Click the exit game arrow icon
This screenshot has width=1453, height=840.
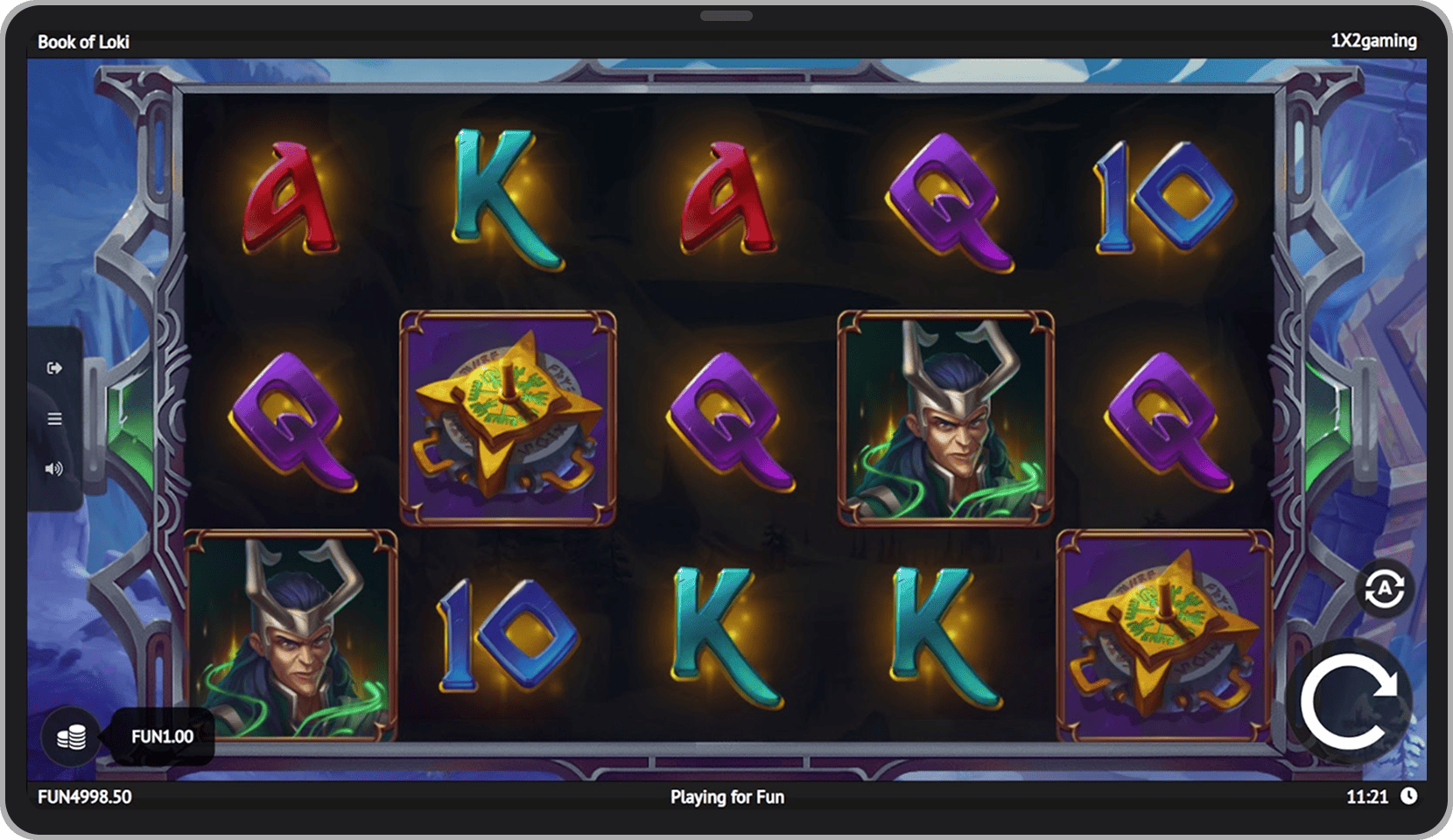(x=54, y=367)
